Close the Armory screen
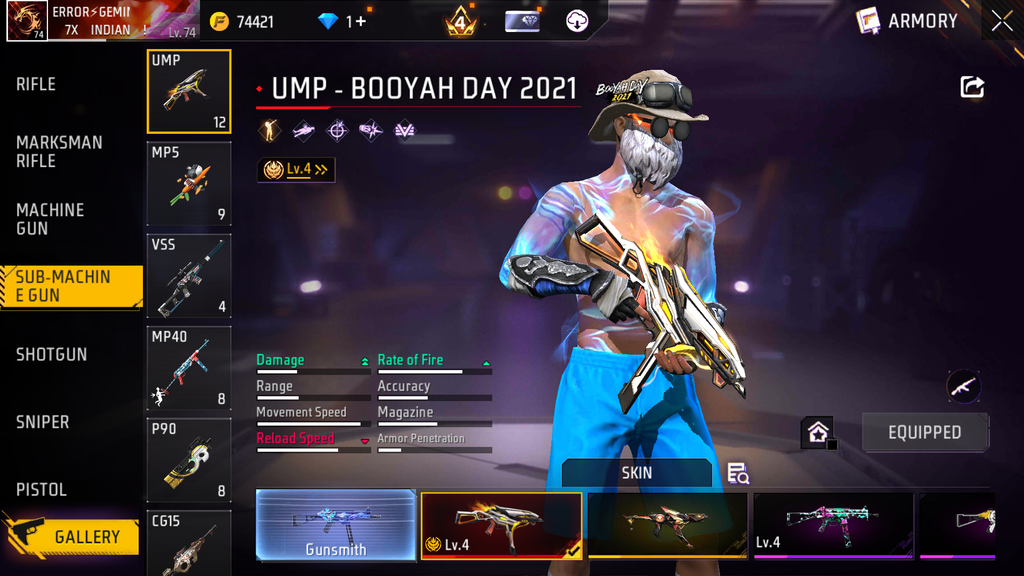Image resolution: width=1024 pixels, height=576 pixels. [1002, 21]
